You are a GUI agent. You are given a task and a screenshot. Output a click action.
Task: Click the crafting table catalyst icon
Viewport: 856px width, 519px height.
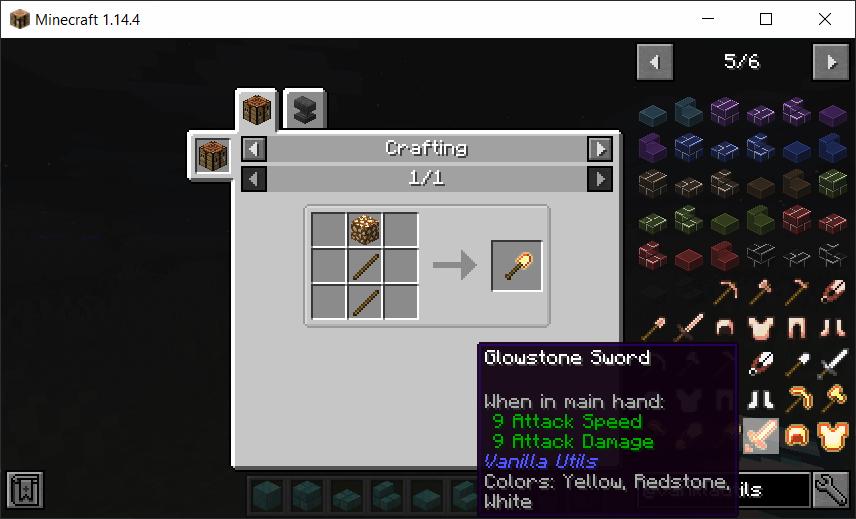pyautogui.click(x=213, y=157)
